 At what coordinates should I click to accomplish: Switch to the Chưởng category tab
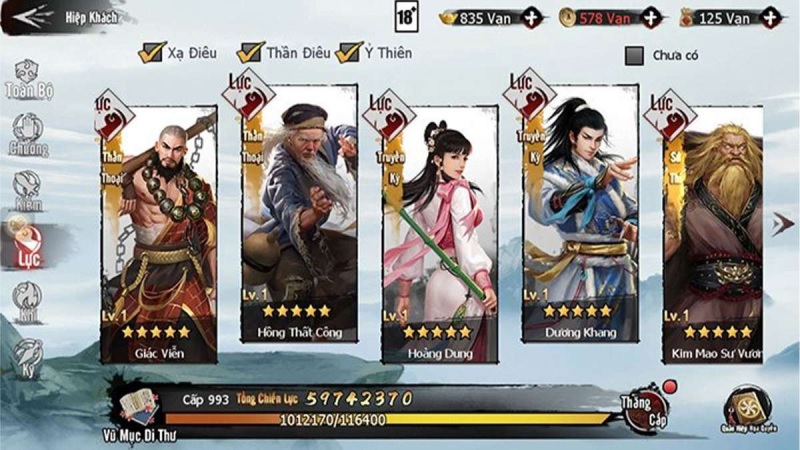(28, 135)
